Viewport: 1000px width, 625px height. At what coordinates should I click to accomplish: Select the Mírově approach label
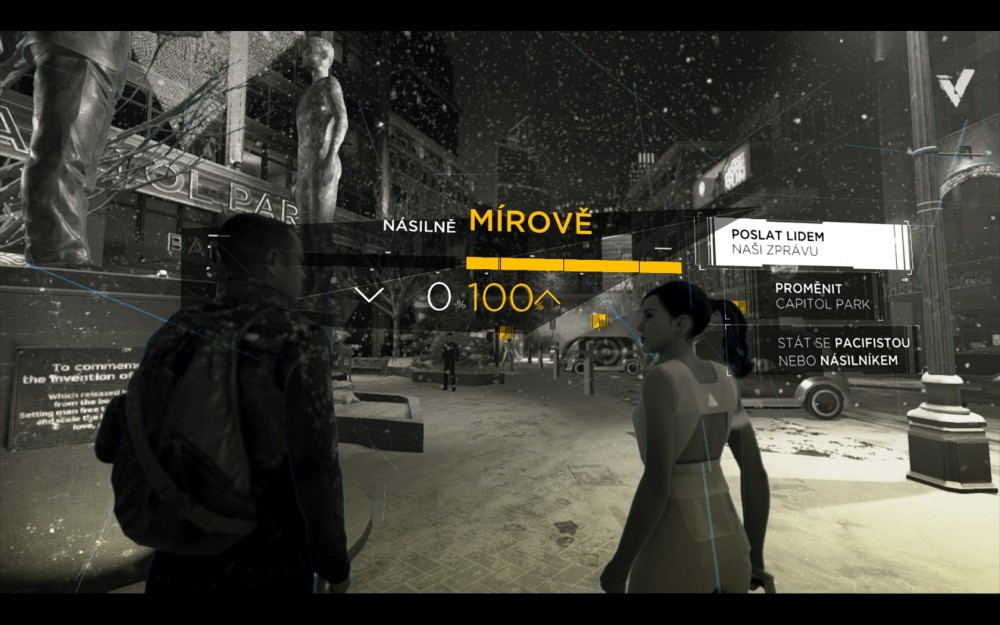click(531, 222)
